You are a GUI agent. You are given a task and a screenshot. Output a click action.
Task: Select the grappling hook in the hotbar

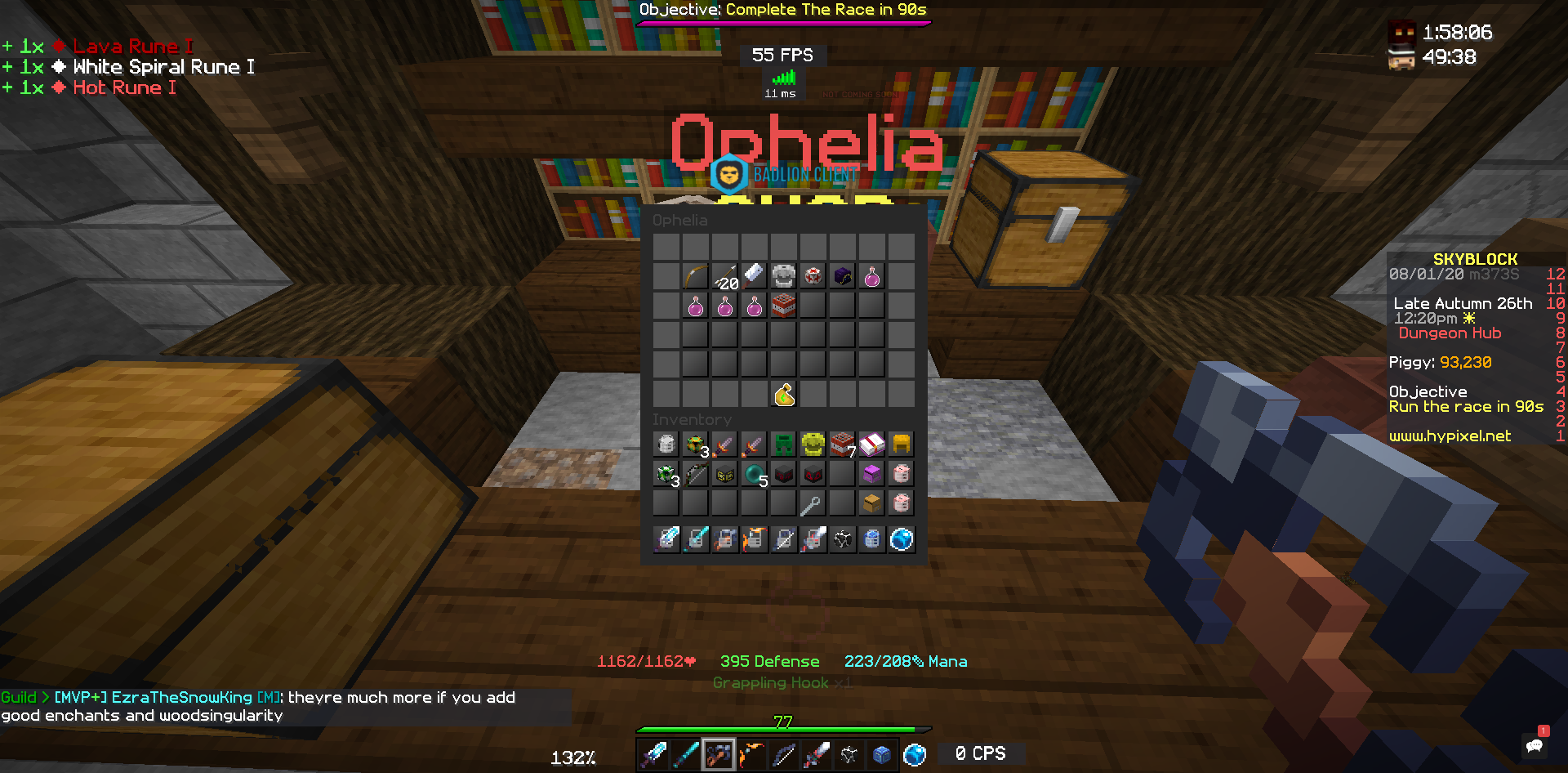click(719, 753)
